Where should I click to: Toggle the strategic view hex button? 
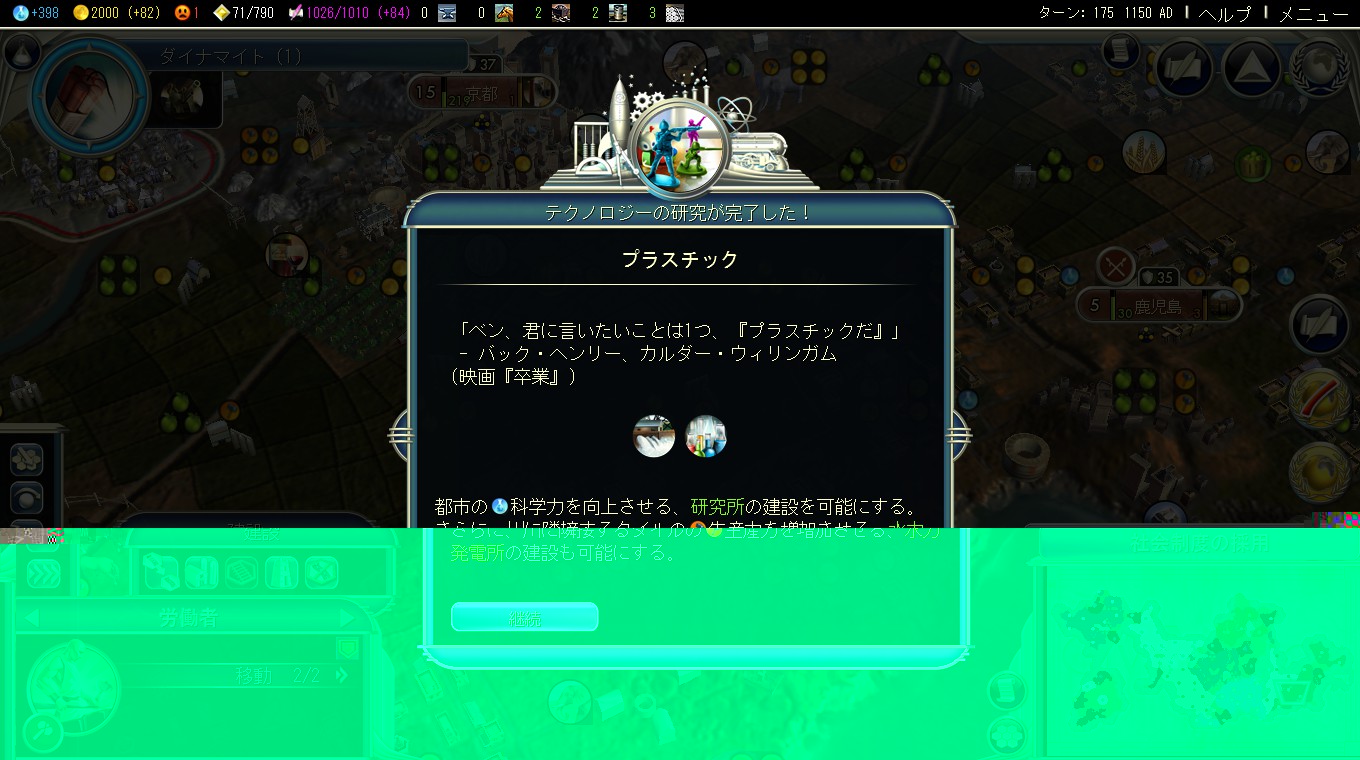coord(25,460)
